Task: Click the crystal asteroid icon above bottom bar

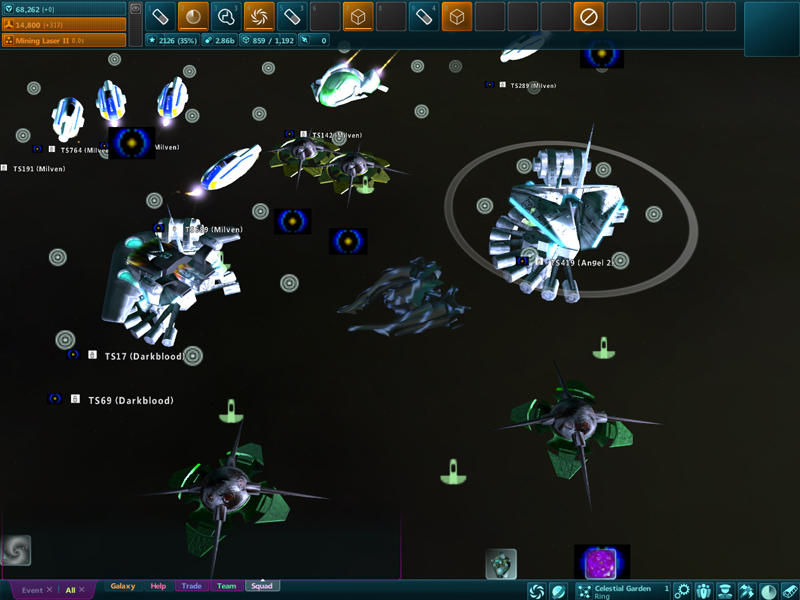Action: point(501,564)
